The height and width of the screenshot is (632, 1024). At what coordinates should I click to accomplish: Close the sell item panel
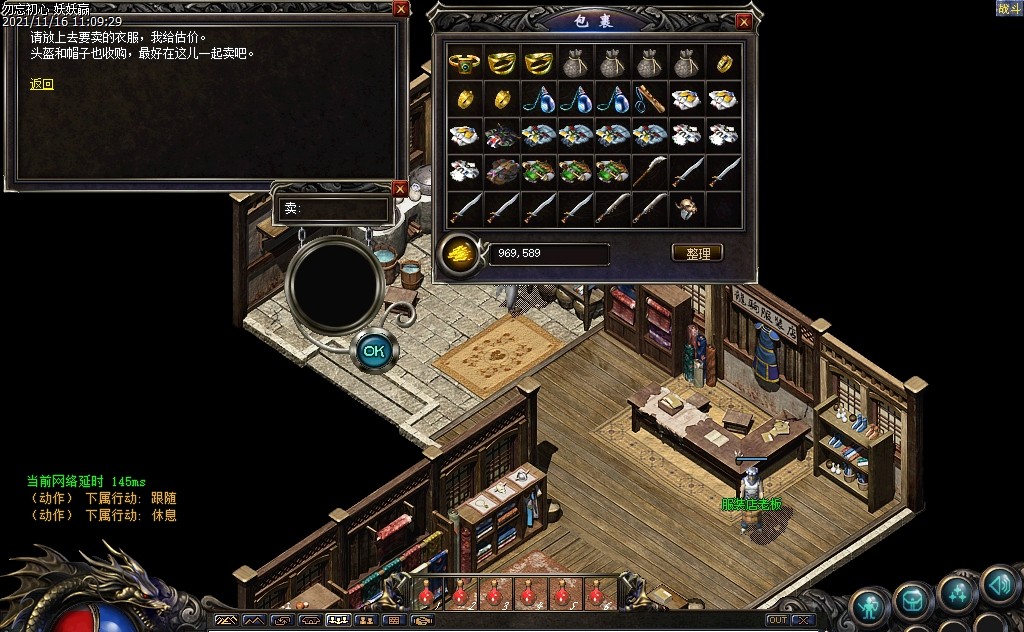click(x=400, y=188)
